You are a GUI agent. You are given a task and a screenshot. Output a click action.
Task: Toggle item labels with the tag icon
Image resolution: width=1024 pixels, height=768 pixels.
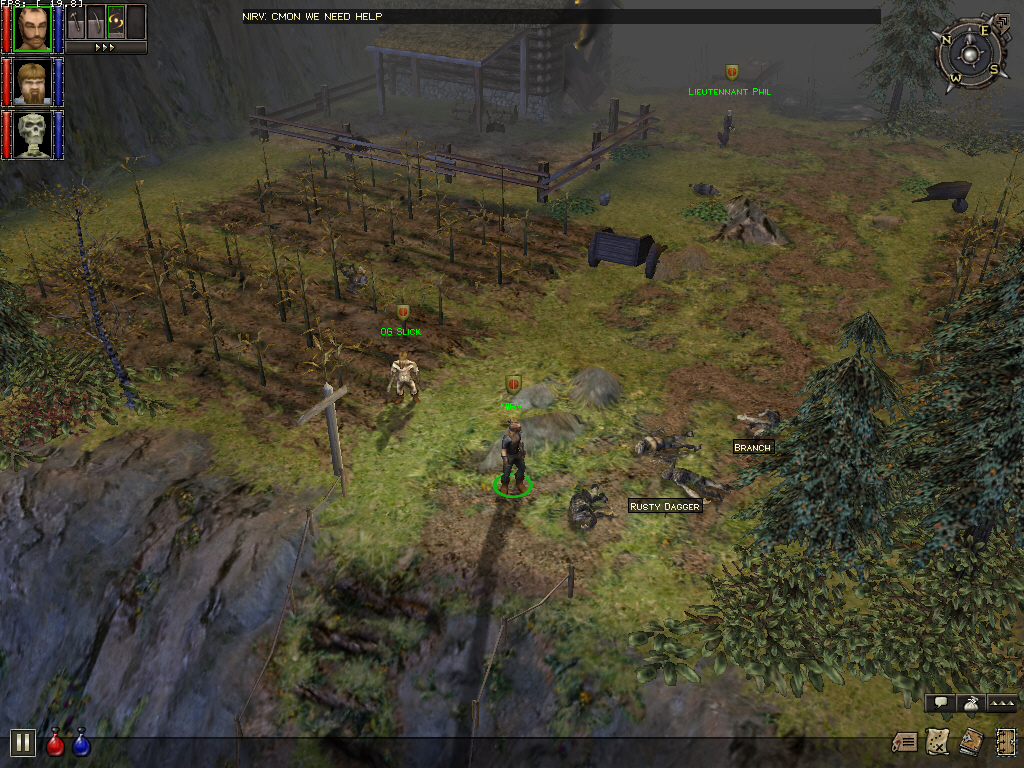point(905,742)
